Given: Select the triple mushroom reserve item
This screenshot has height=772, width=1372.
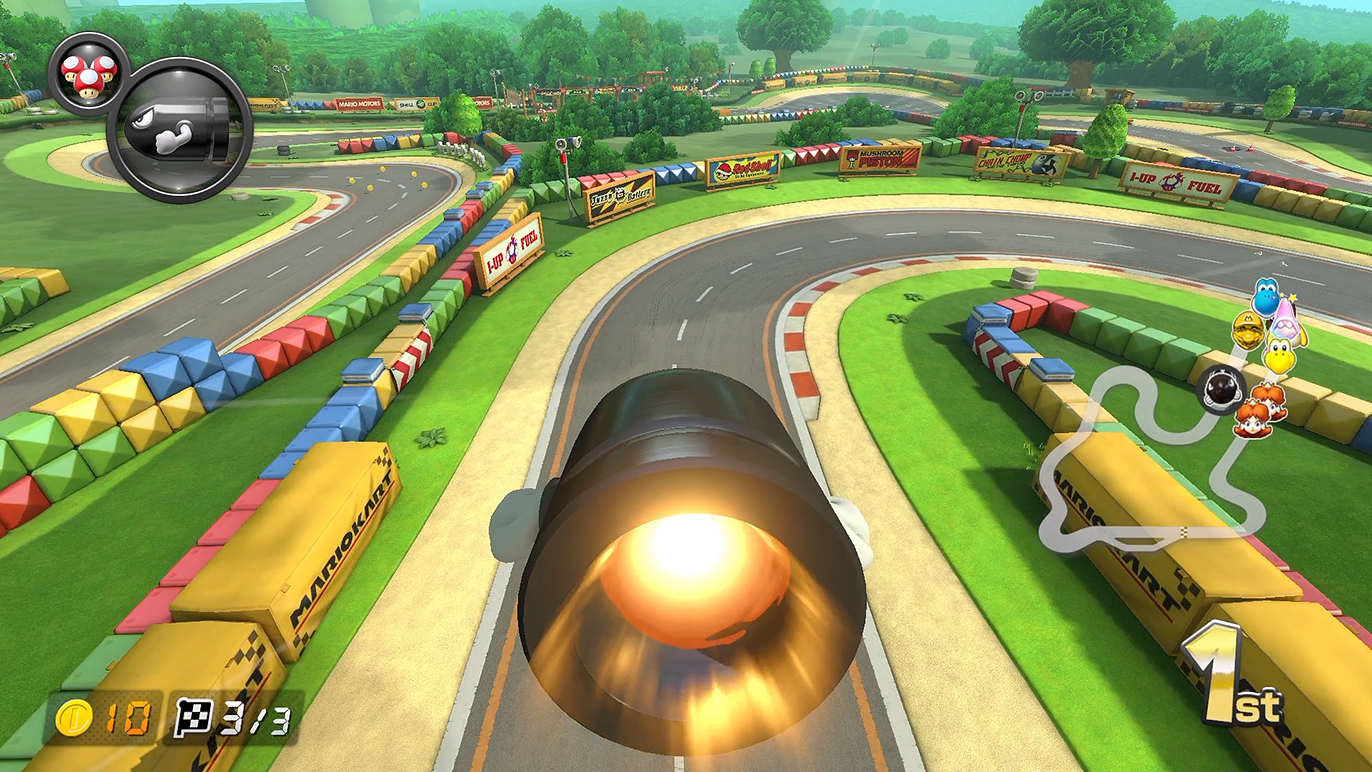Looking at the screenshot, I should 89,73.
